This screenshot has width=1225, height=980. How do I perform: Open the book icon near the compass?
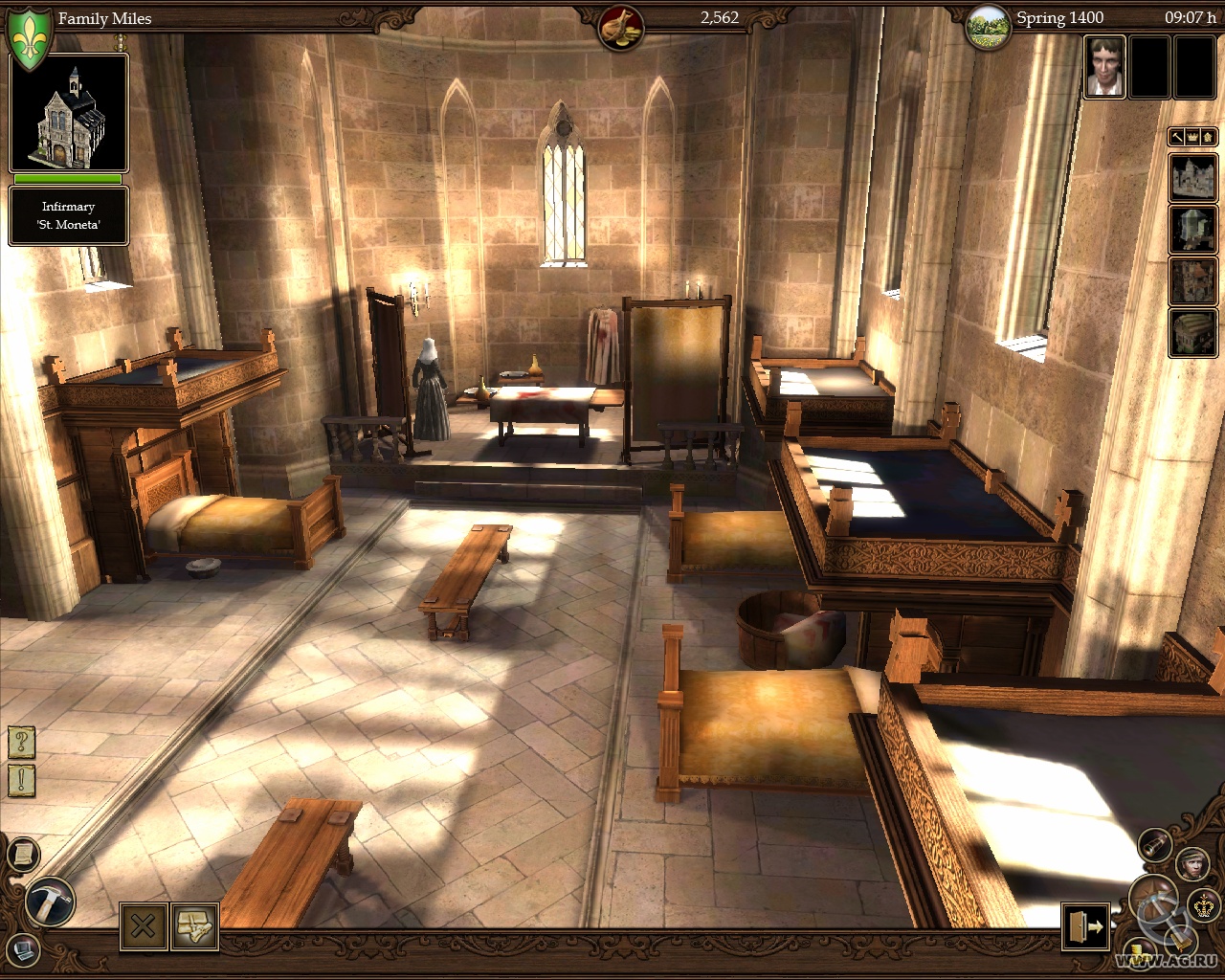point(1181,941)
